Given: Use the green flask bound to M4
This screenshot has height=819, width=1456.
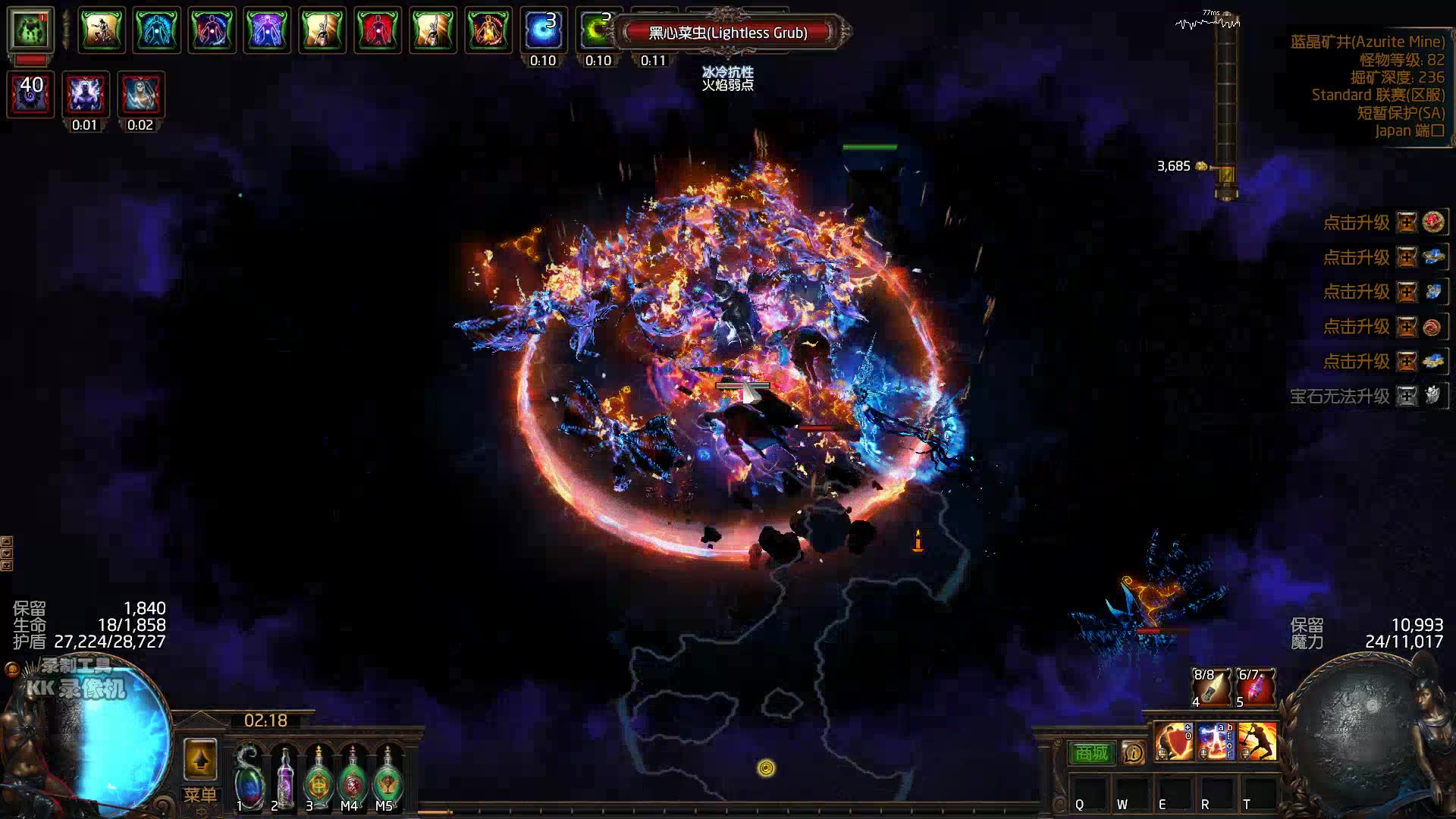Looking at the screenshot, I should (x=353, y=780).
